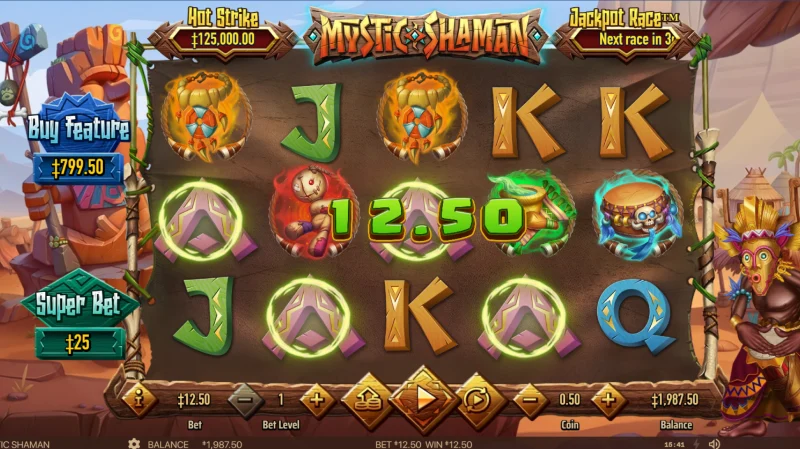The height and width of the screenshot is (449, 800).
Task: Set max bet with coin stack button
Action: pos(368,401)
